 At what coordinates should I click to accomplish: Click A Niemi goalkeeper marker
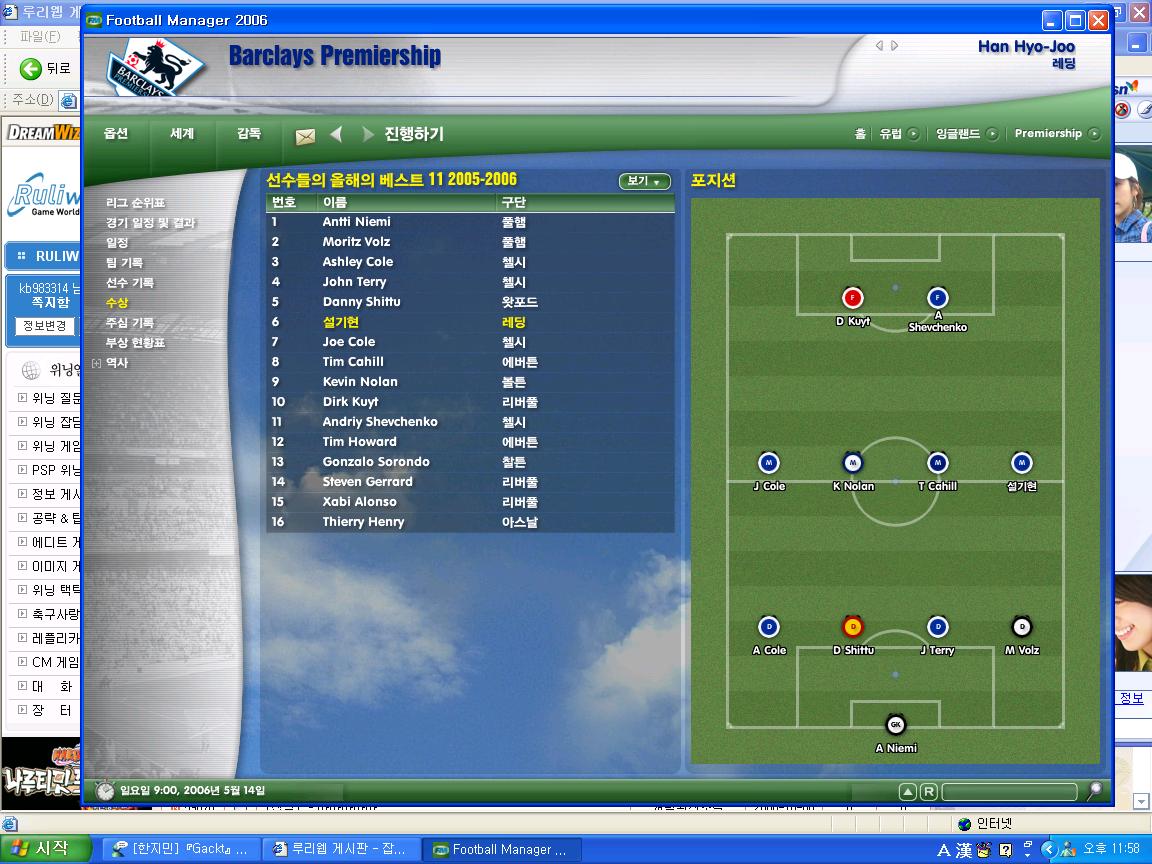(x=895, y=725)
